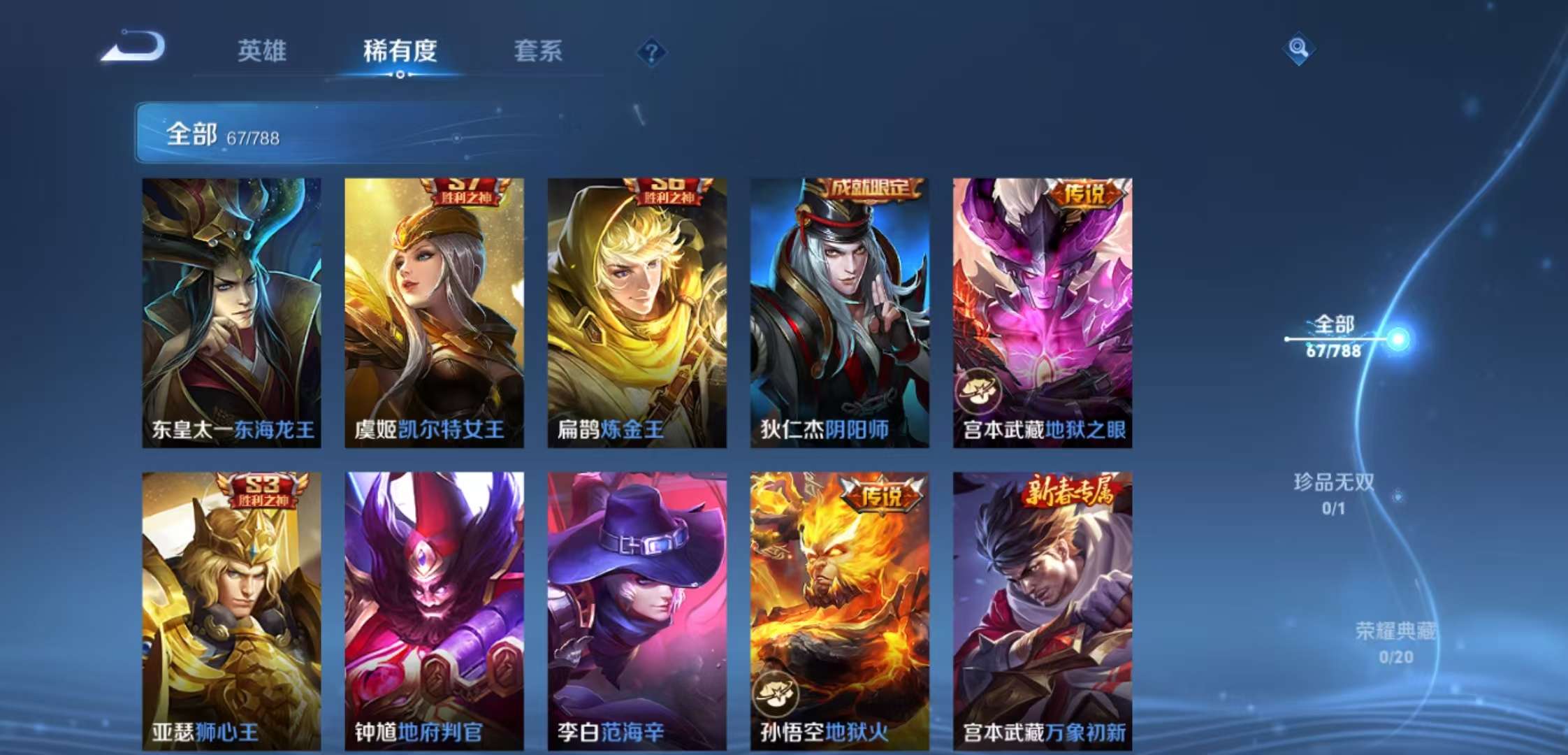Click the question mark help icon
This screenshot has height=755, width=1568.
[x=651, y=50]
